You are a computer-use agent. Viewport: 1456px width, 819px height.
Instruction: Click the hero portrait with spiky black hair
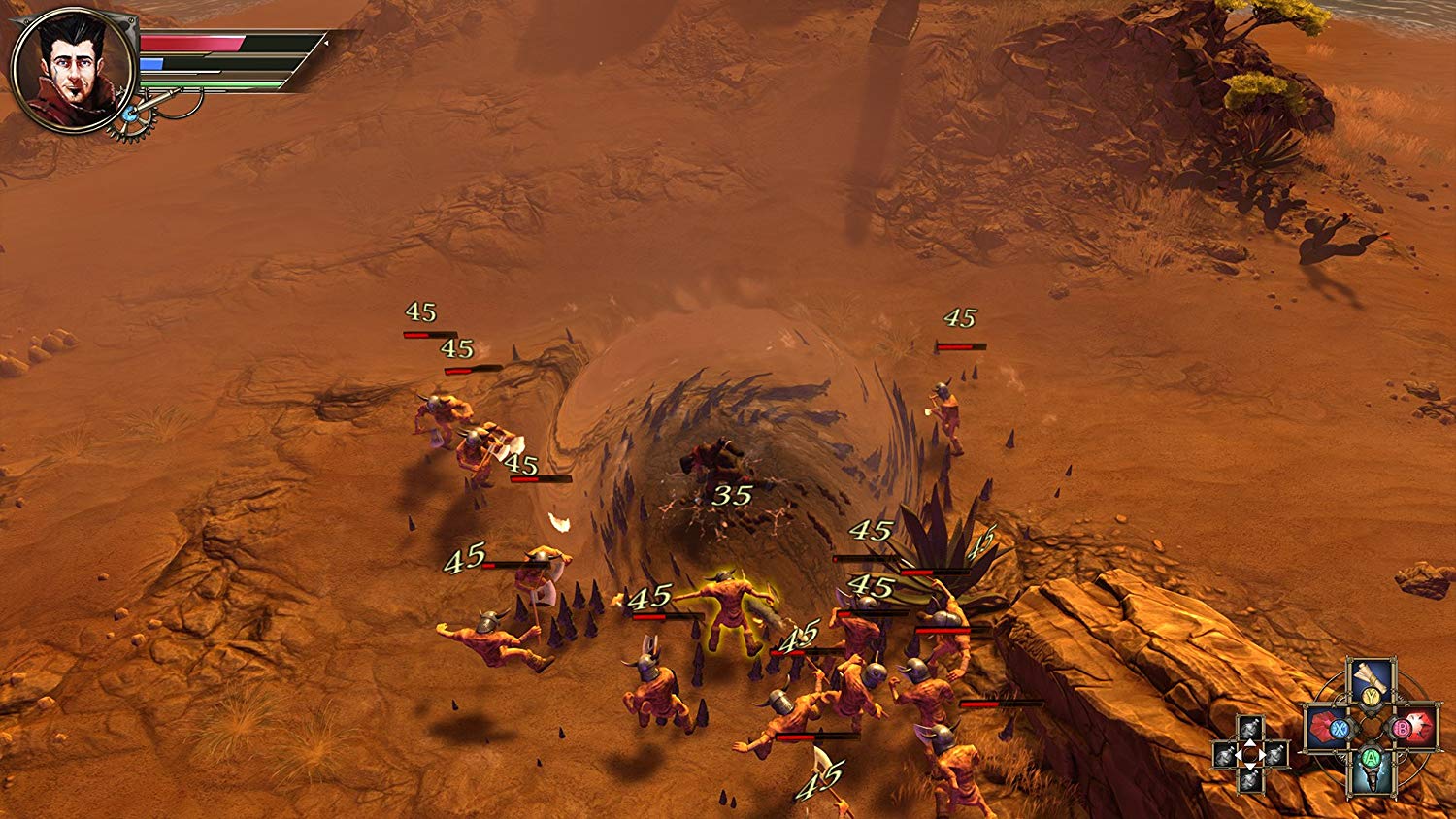pos(72,70)
